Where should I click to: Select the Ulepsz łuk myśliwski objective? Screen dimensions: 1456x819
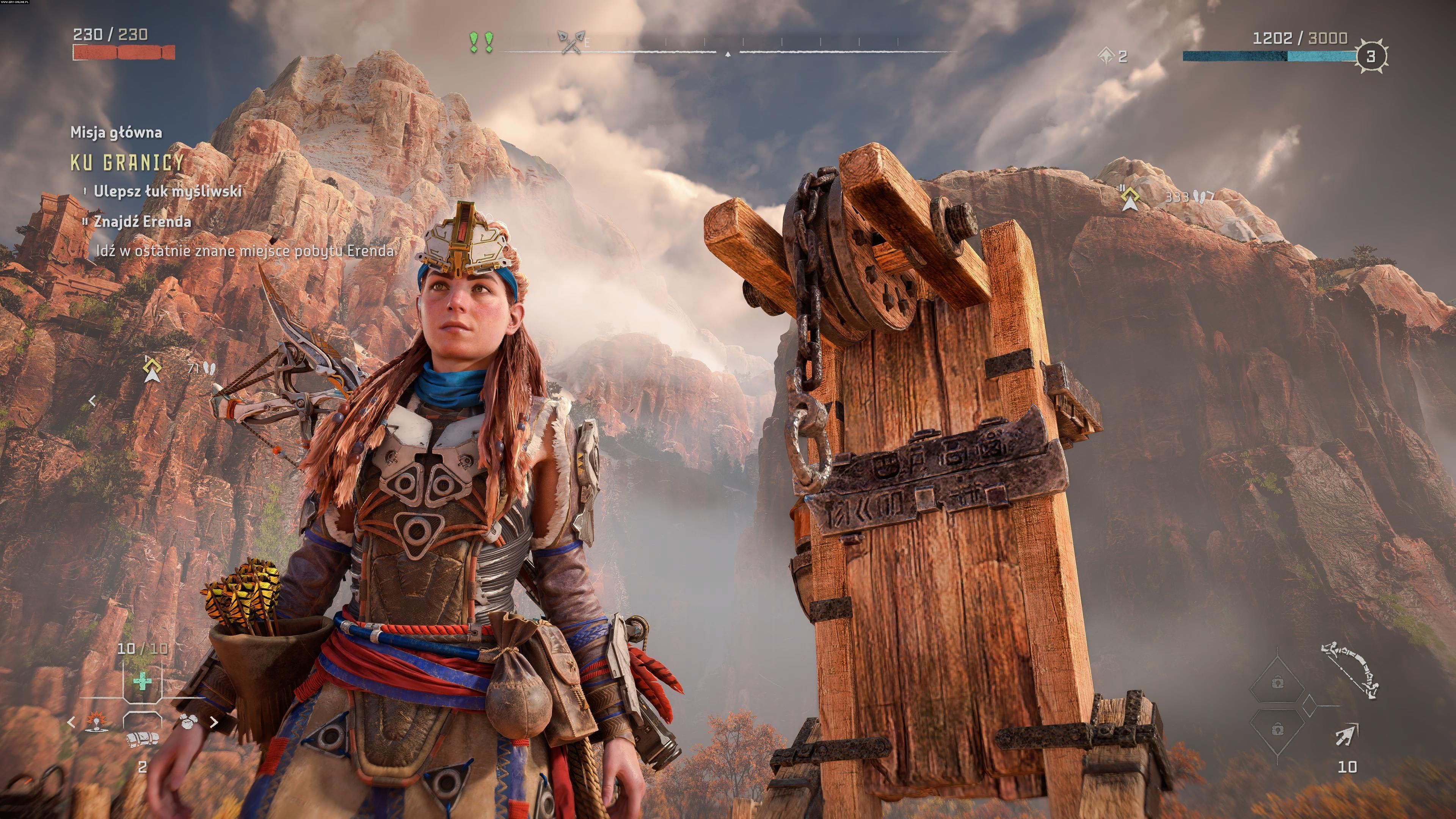coord(167,191)
